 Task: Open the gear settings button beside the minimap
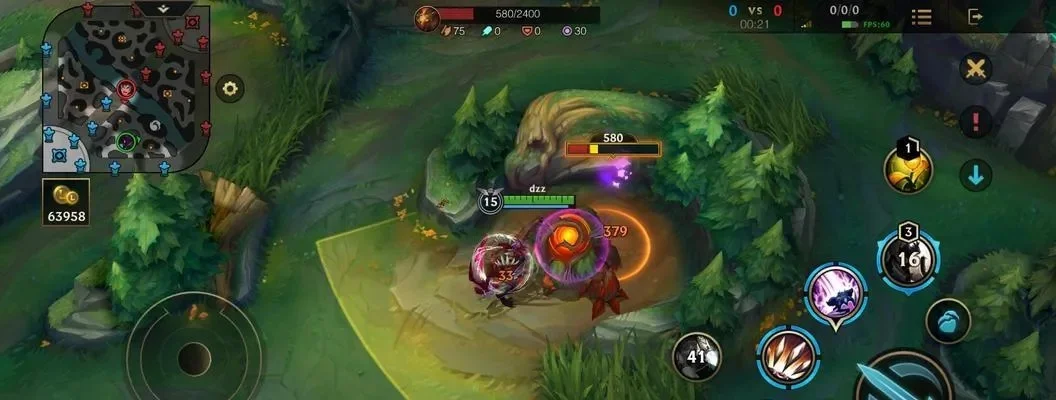pyautogui.click(x=231, y=88)
